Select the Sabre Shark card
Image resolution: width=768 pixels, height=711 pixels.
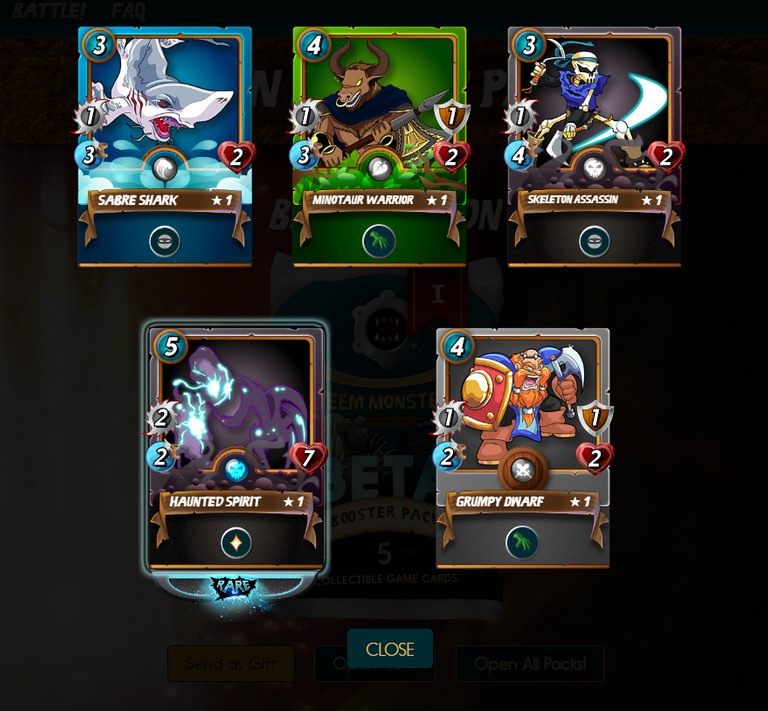165,146
